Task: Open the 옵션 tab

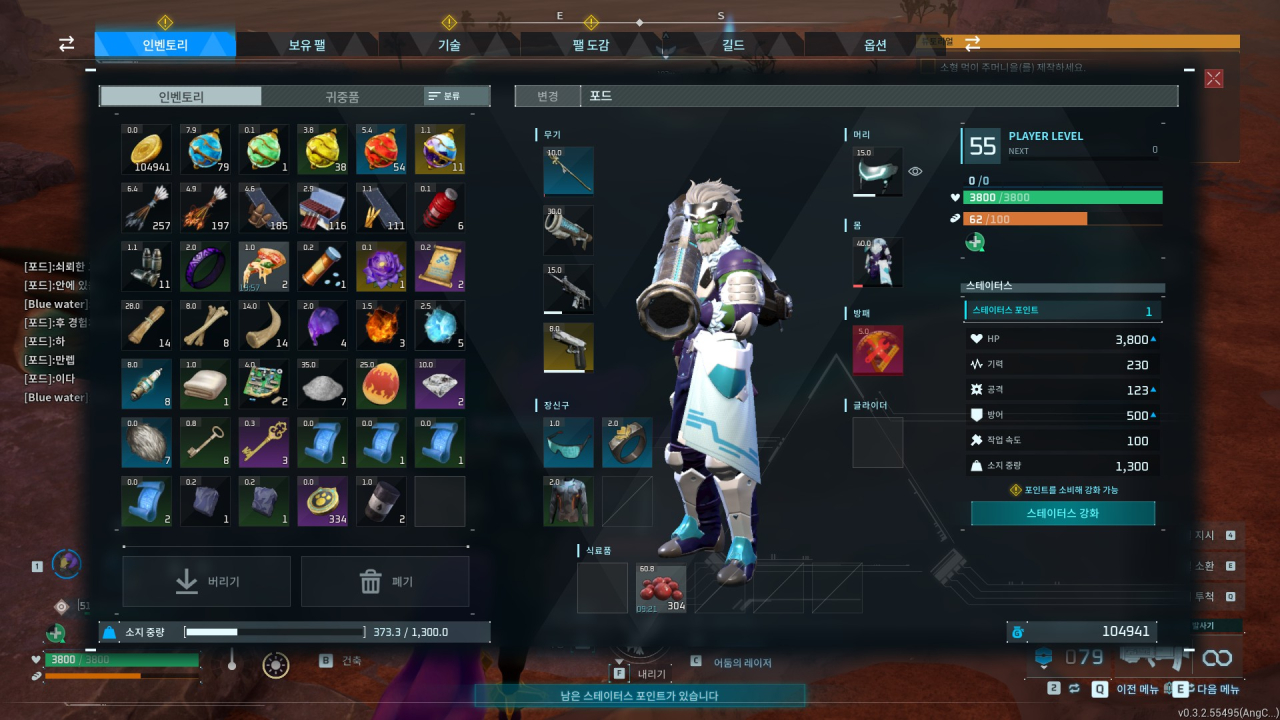Action: pyautogui.click(x=875, y=45)
